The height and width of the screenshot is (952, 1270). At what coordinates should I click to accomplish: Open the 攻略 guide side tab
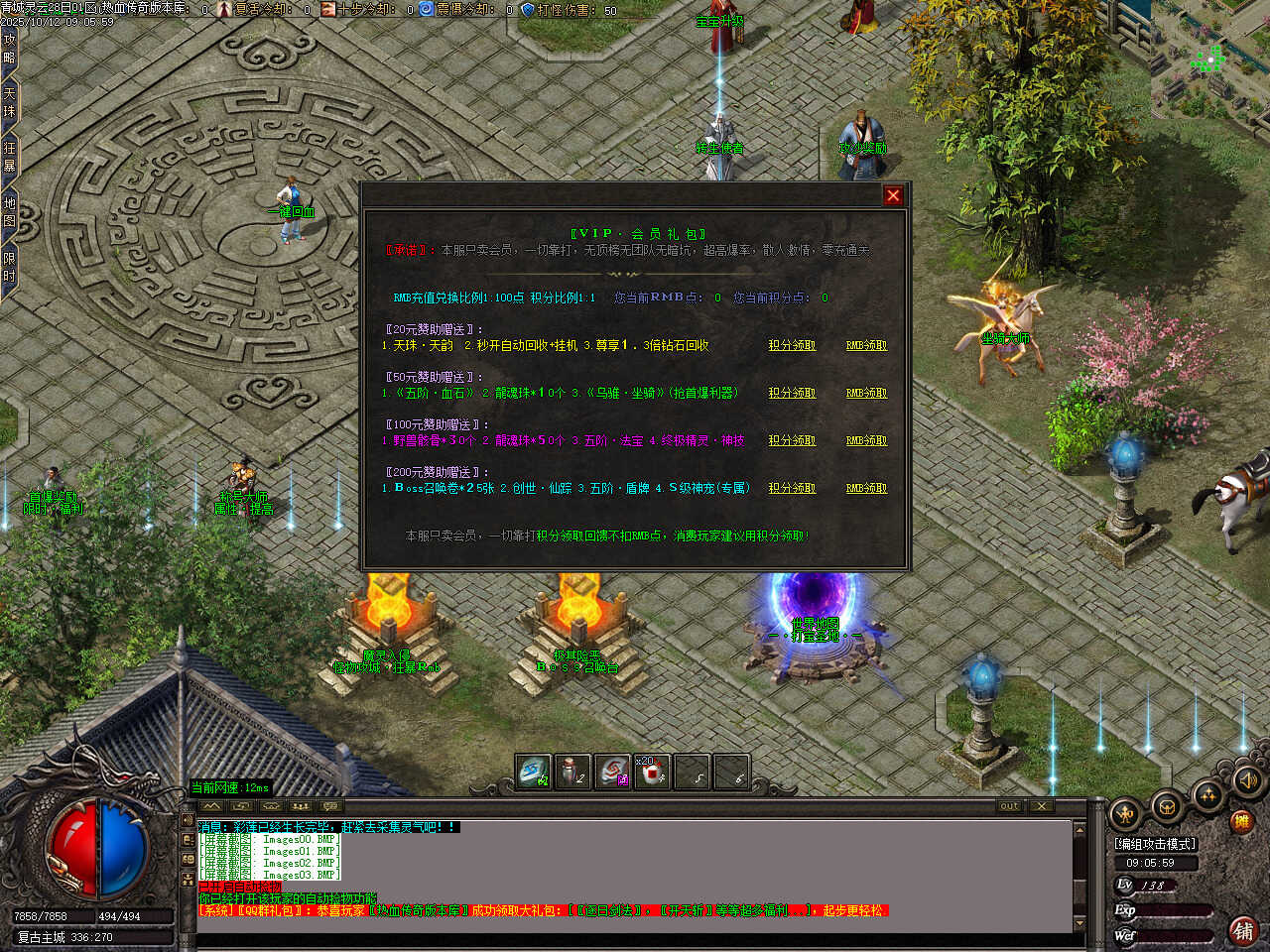[x=9, y=48]
